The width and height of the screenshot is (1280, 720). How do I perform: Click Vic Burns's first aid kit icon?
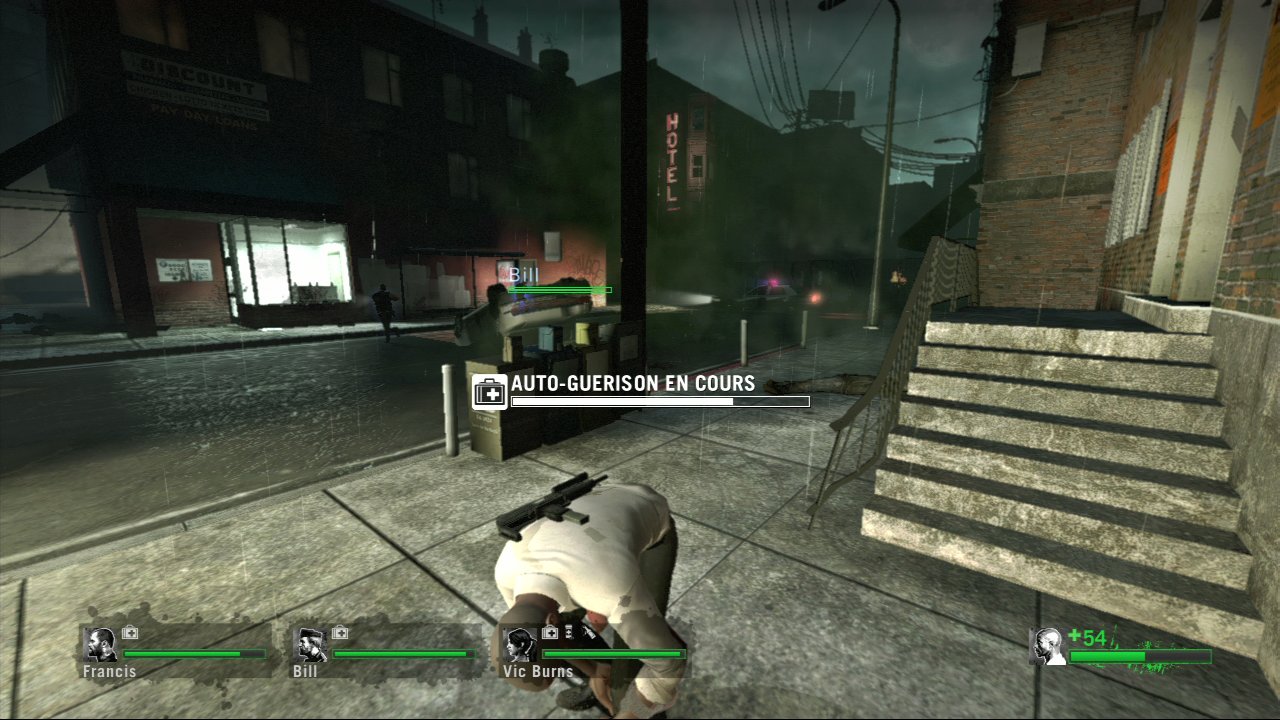pyautogui.click(x=549, y=632)
